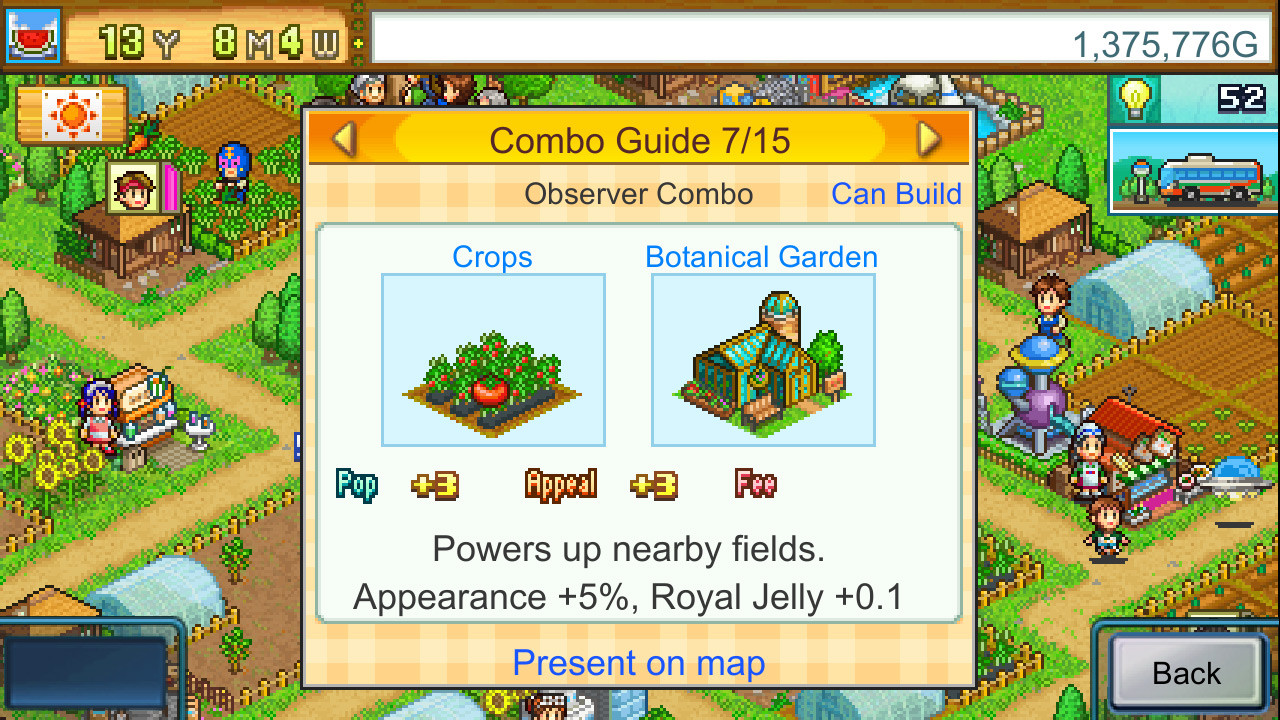Click the Combo Guide title bar
Viewport: 1280px width, 720px height.
pyautogui.click(x=639, y=140)
